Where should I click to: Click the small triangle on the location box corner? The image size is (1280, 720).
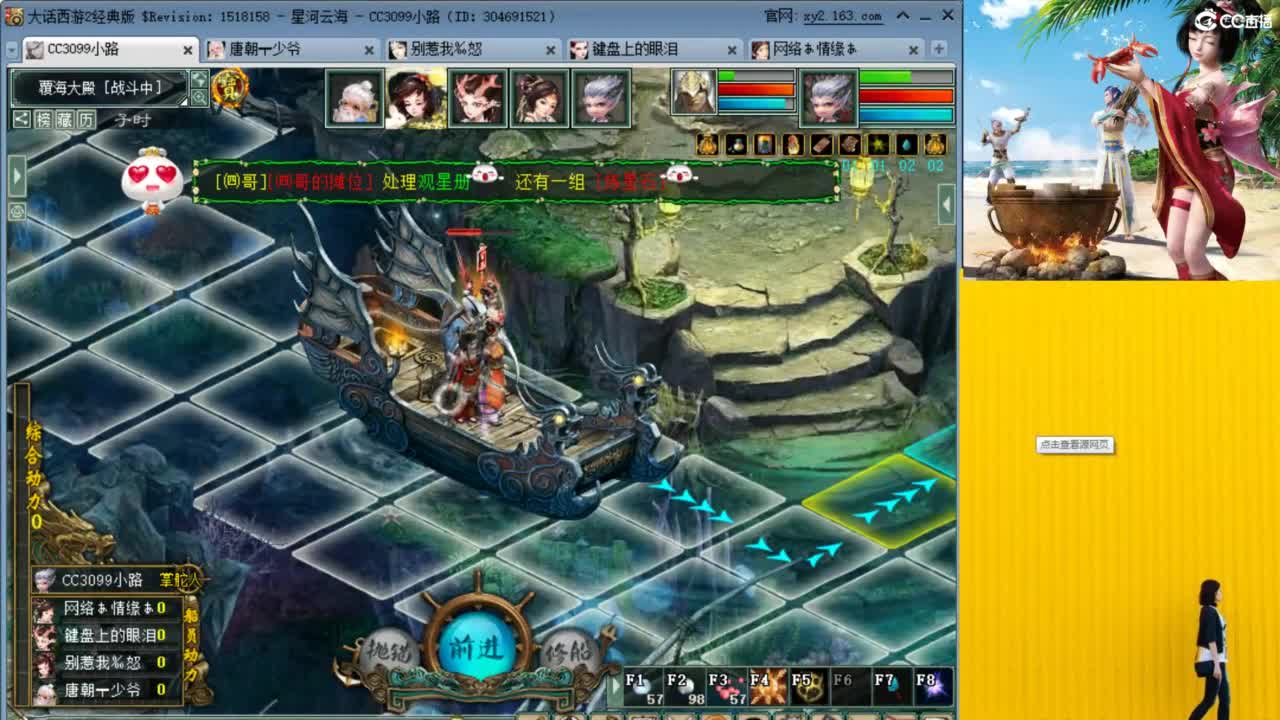click(183, 102)
